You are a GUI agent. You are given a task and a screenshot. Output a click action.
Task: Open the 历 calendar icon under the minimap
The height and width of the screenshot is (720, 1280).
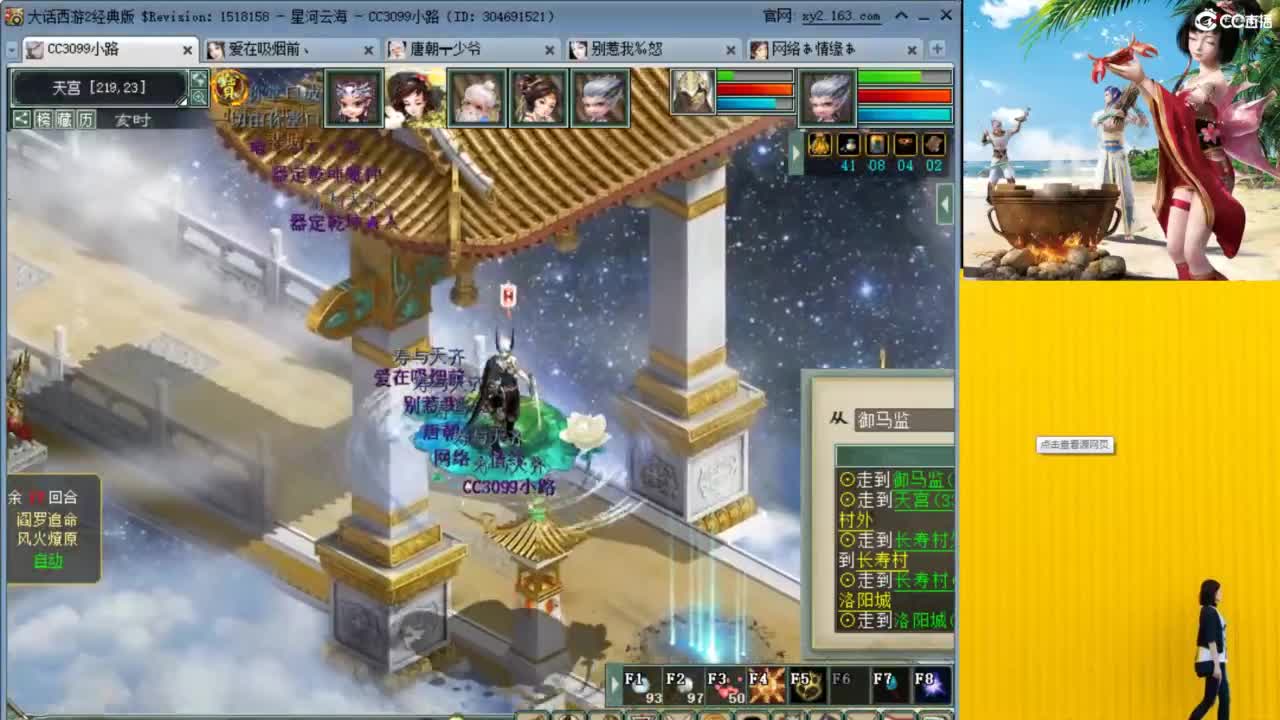[85, 118]
